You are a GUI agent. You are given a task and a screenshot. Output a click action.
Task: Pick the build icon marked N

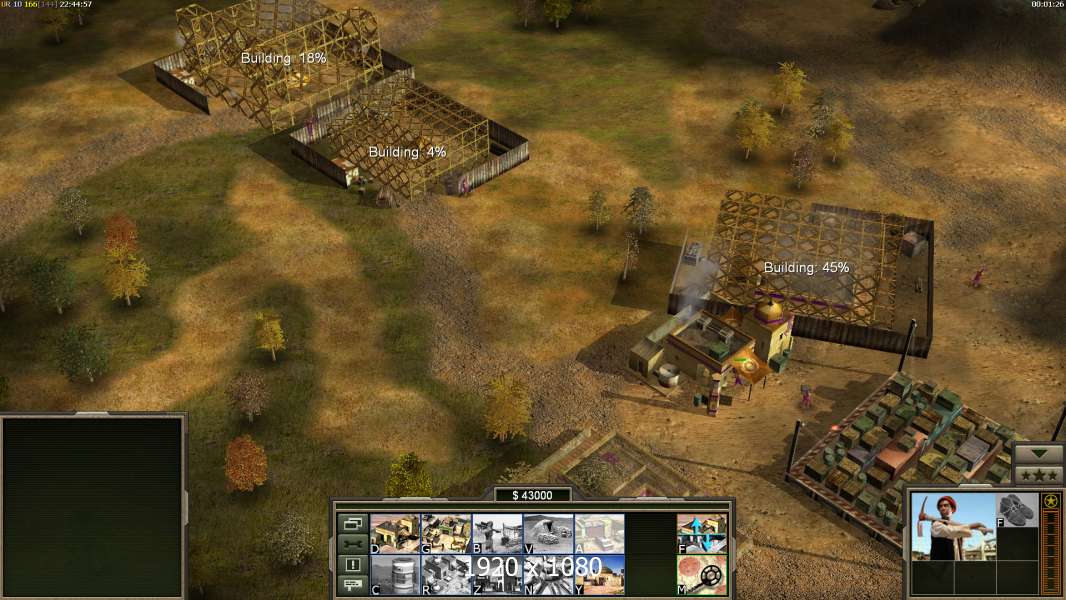click(x=548, y=575)
